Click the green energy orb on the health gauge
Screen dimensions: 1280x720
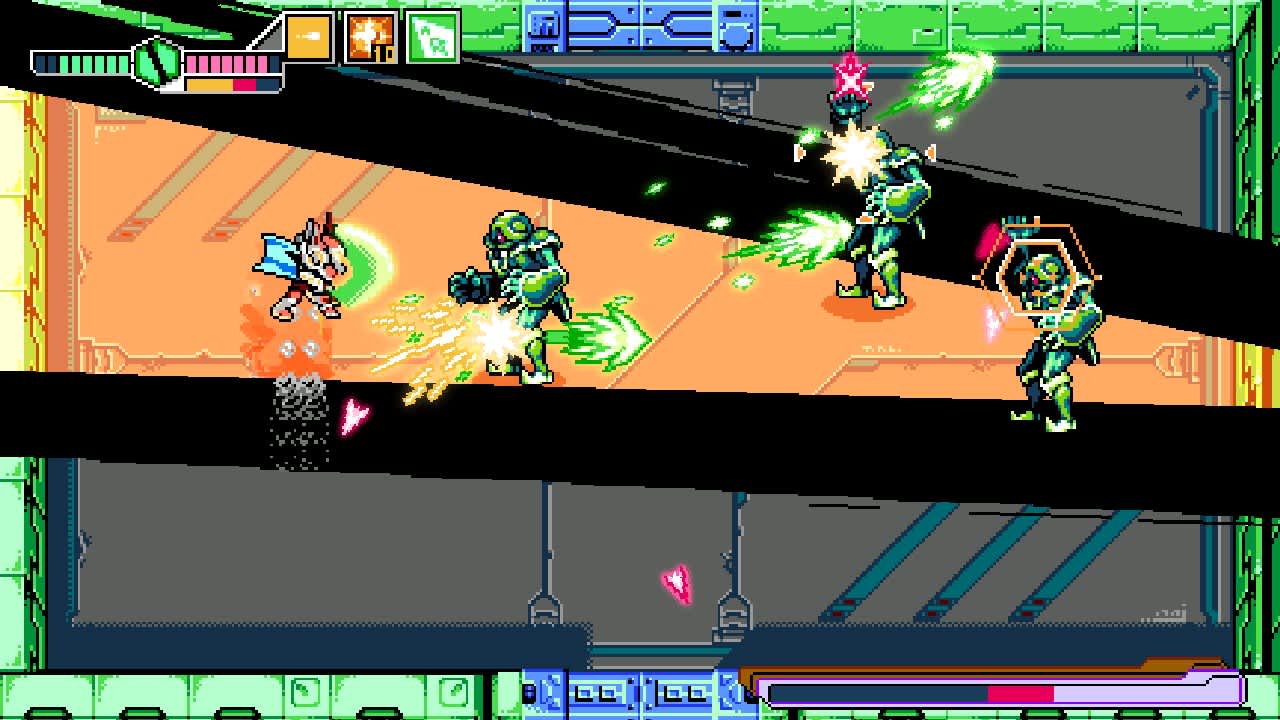[x=155, y=62]
